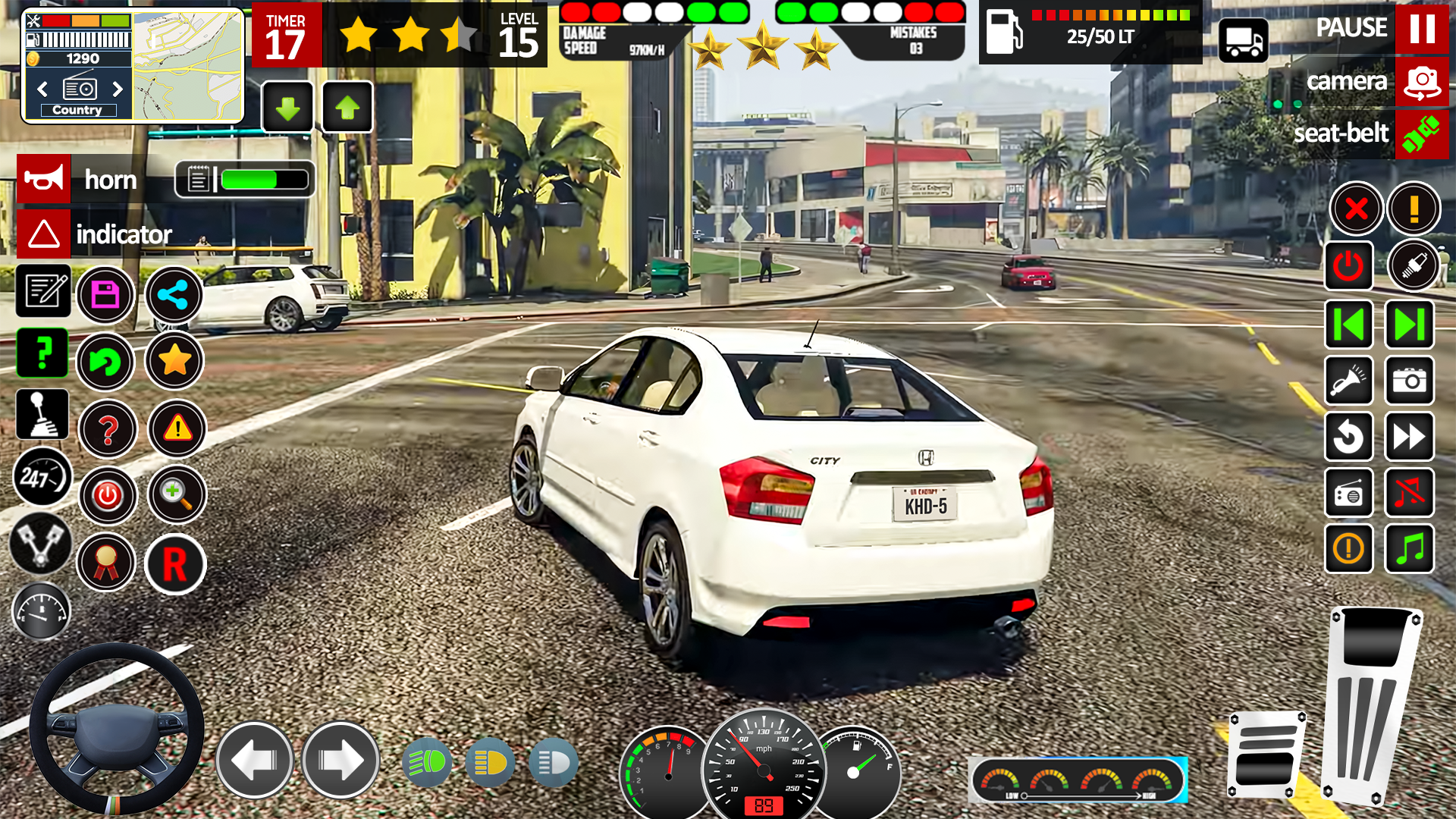Image resolution: width=1456 pixels, height=819 pixels.
Task: Select the star rating icon
Action: coord(174,362)
